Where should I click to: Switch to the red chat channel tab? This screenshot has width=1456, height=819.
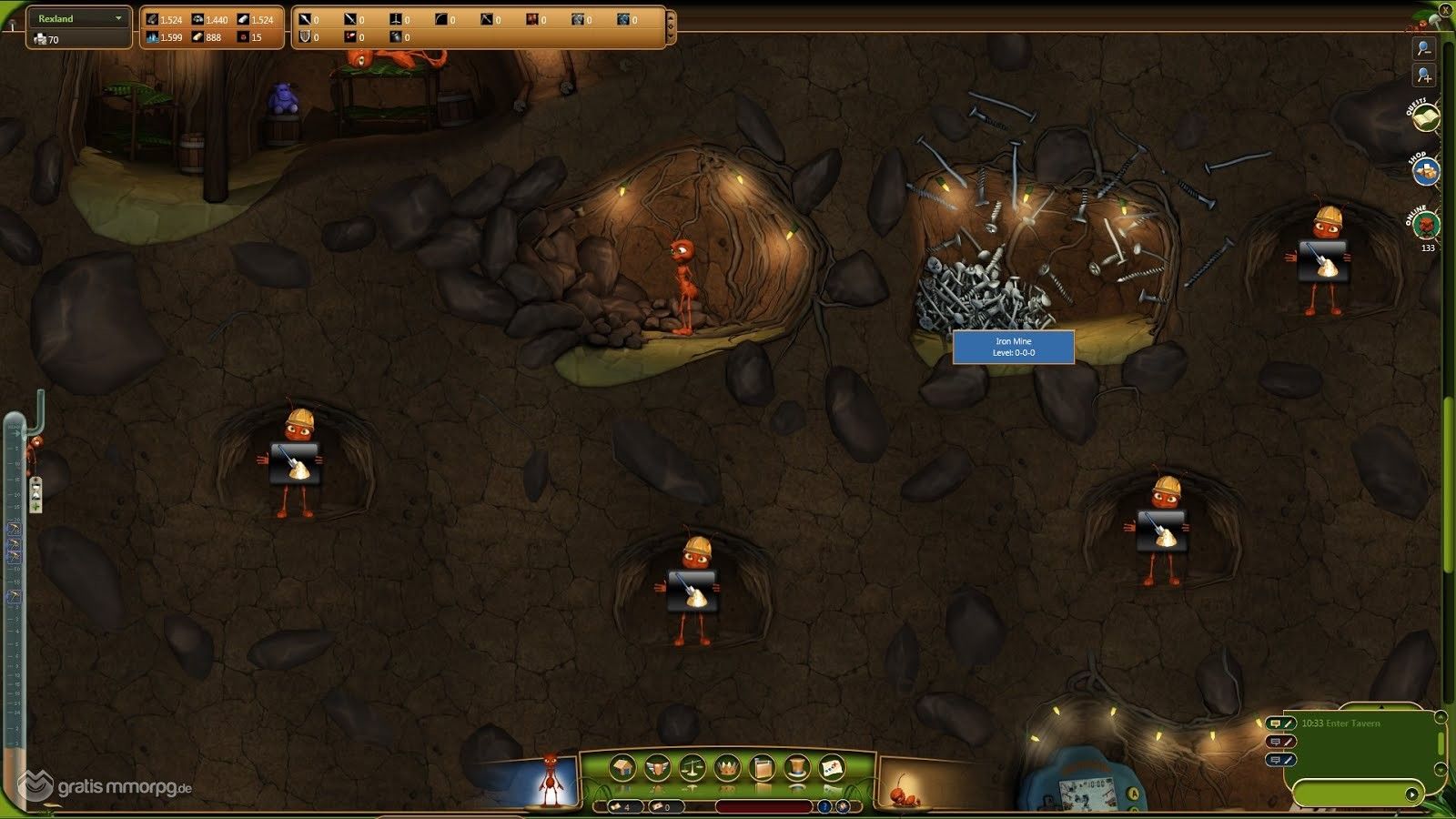pos(1280,742)
